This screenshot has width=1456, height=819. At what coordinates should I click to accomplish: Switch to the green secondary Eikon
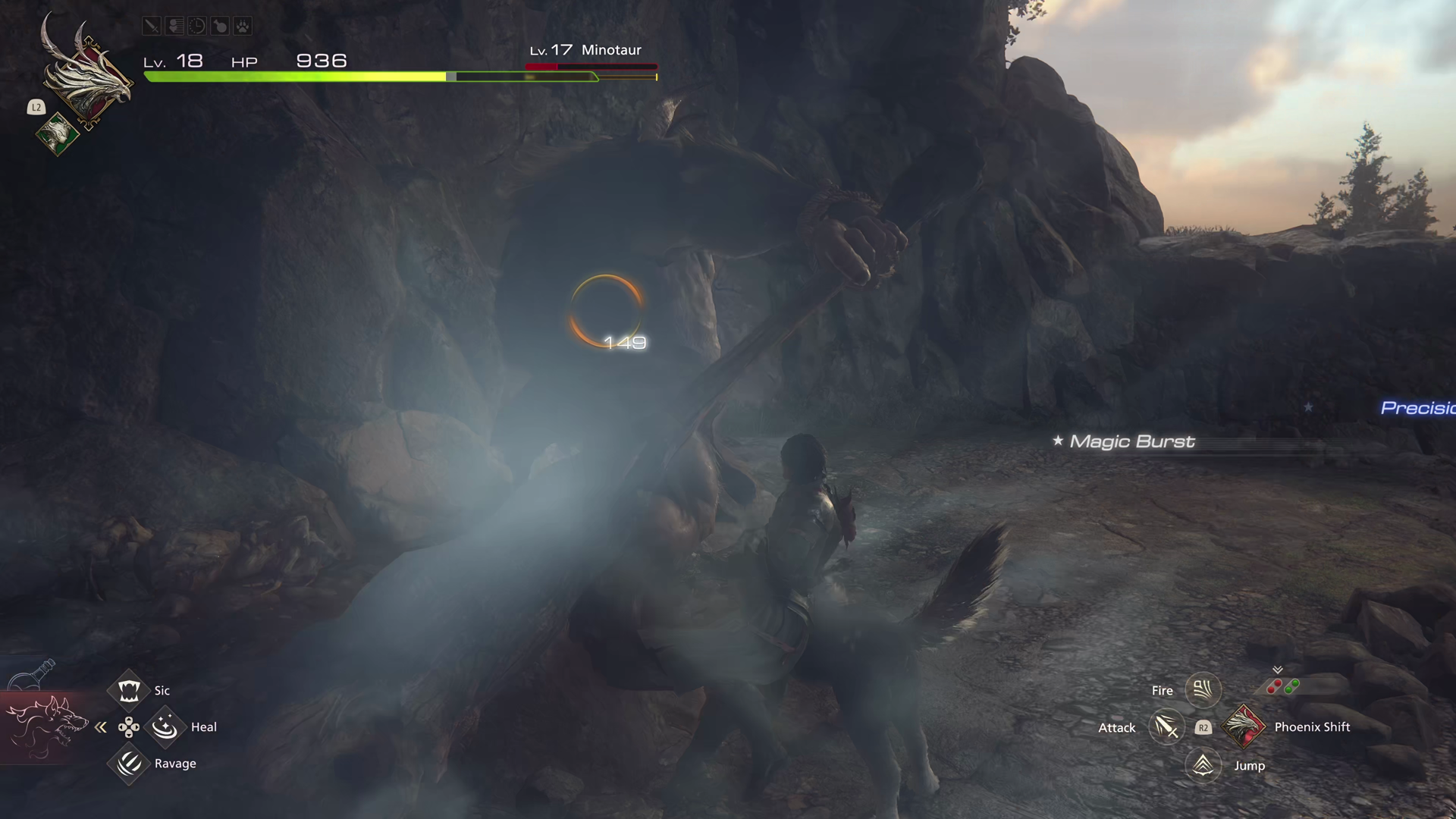58,134
